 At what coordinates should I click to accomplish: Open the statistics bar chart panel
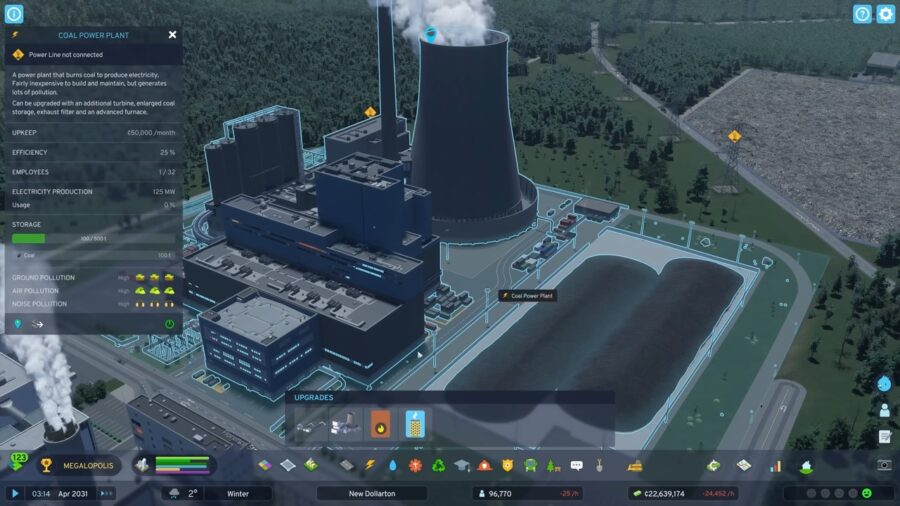click(x=775, y=465)
